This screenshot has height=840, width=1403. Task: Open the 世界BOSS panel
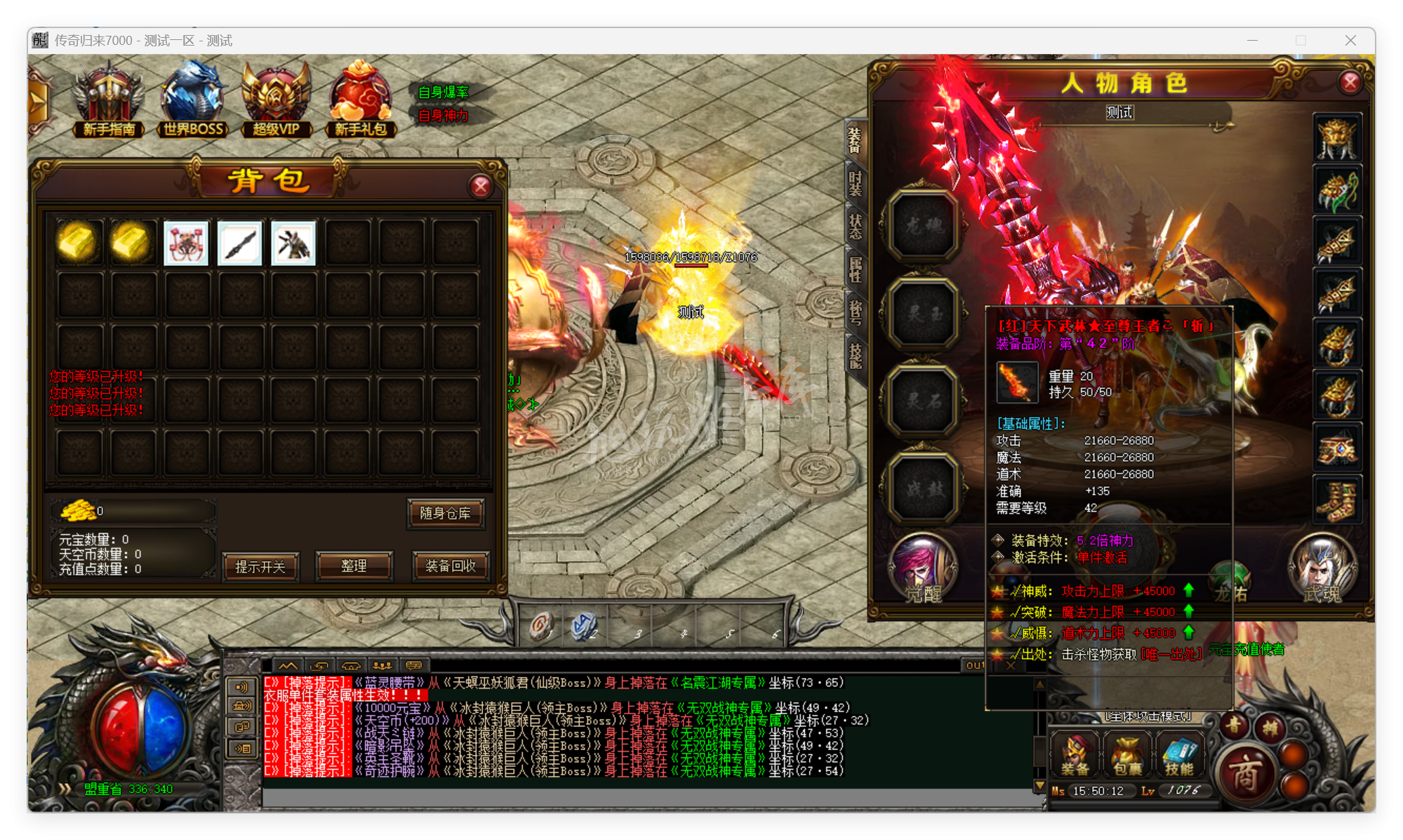point(193,95)
